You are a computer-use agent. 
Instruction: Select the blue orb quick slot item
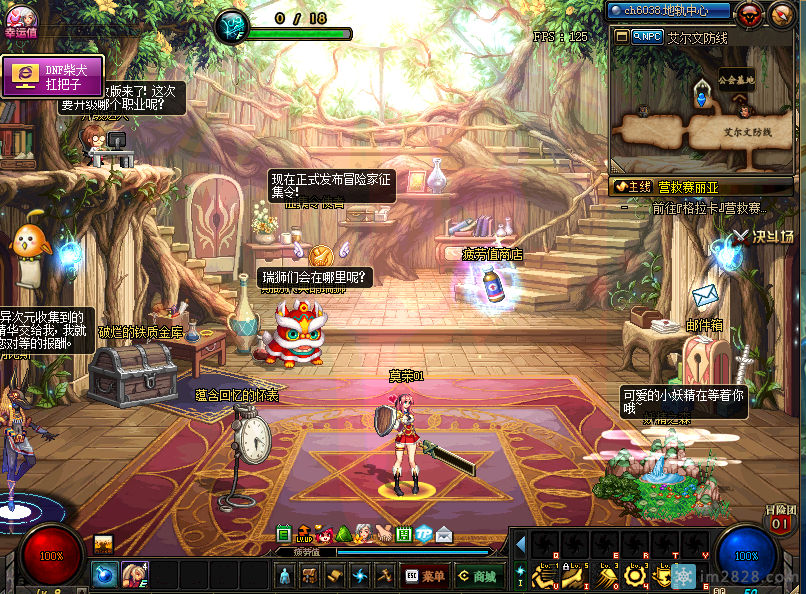click(105, 575)
